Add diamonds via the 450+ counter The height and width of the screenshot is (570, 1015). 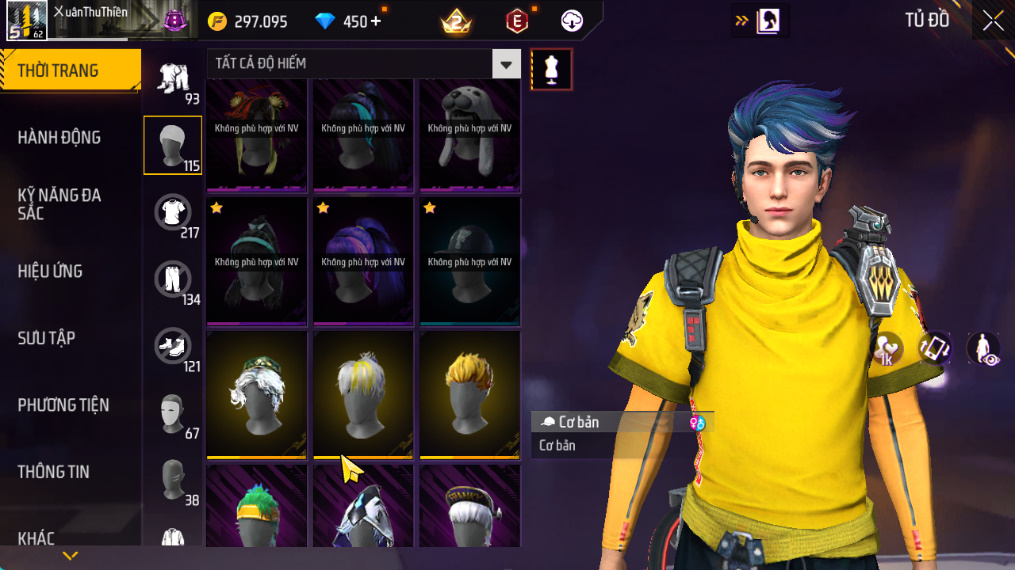click(x=349, y=21)
